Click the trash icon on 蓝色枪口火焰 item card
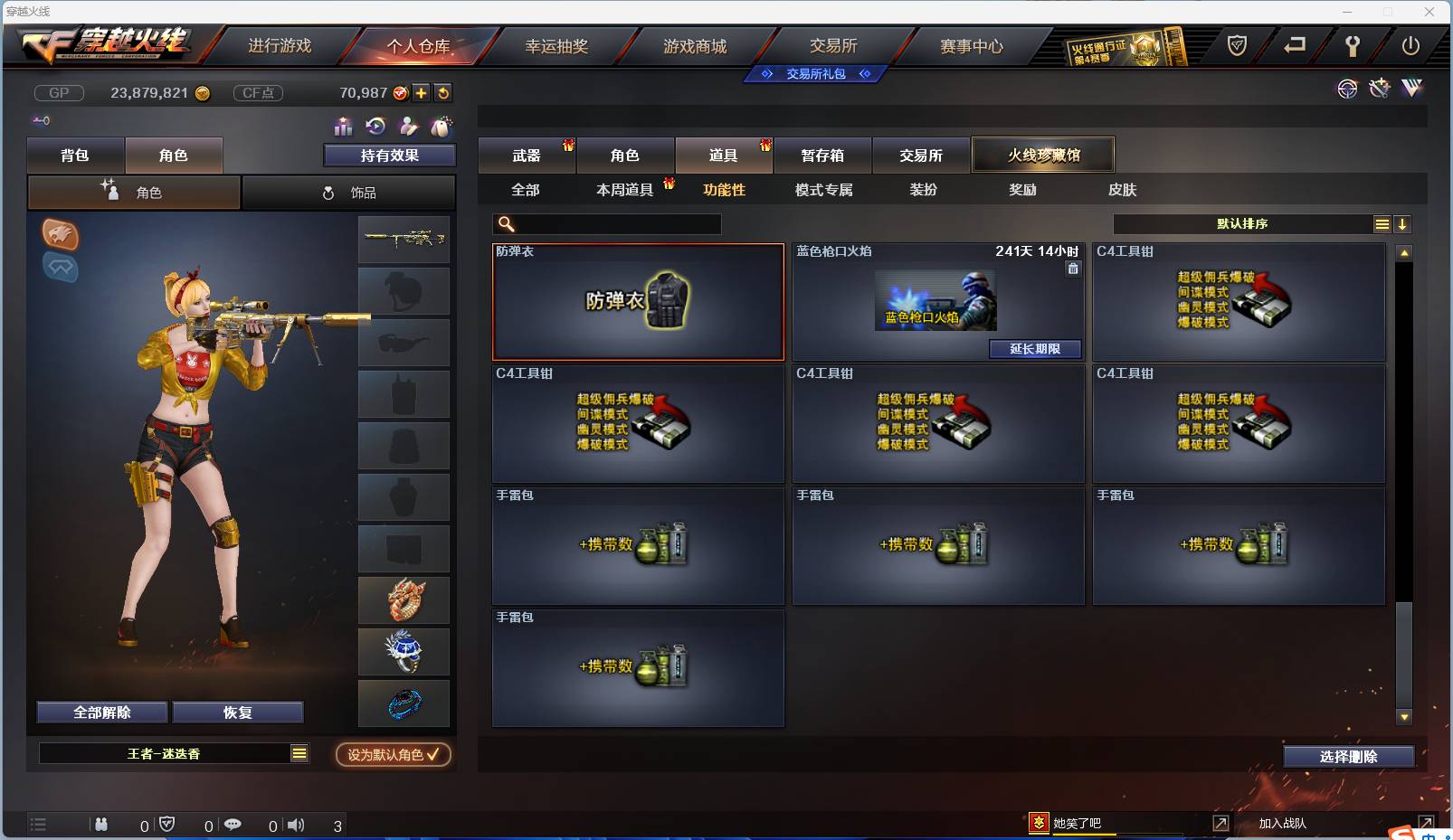 pos(1073,269)
